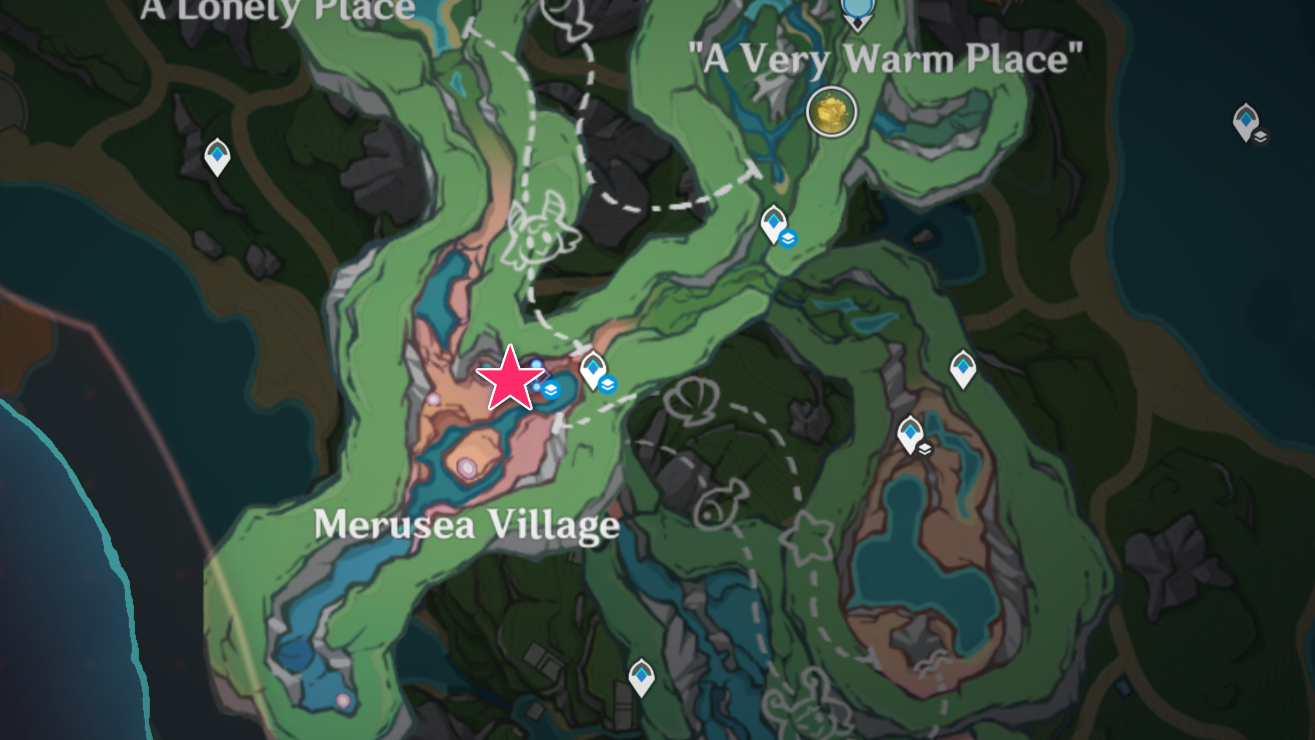
Task: Choose the teleport waypoint beside the pink star
Action: coord(593,369)
